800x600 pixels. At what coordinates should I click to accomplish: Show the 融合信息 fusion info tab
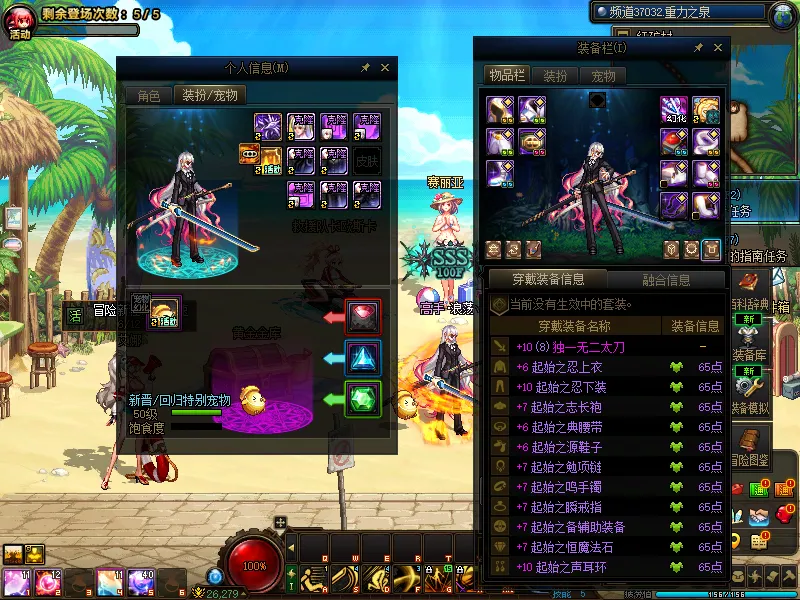pyautogui.click(x=665, y=280)
